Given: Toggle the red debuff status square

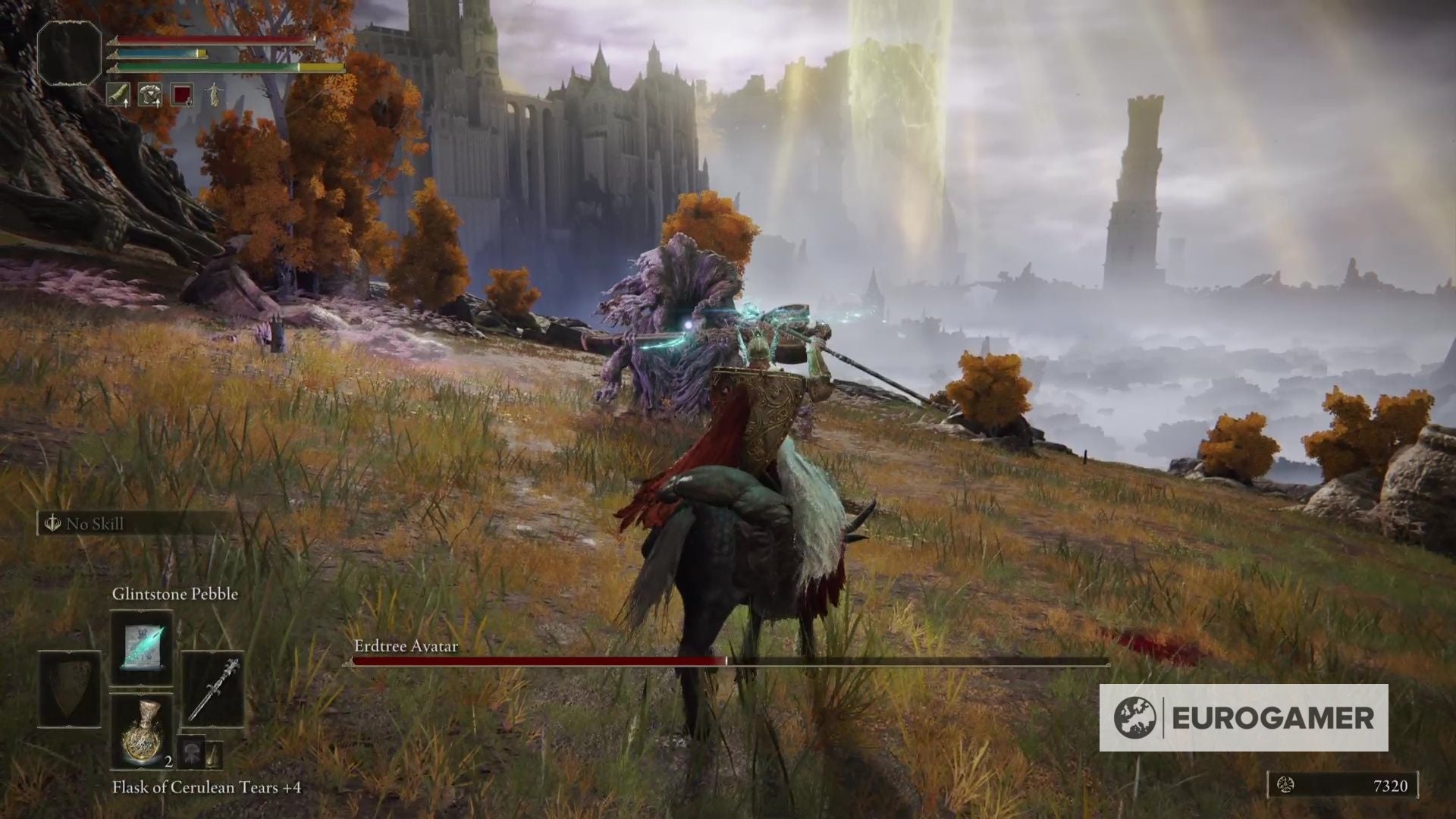Looking at the screenshot, I should (182, 96).
